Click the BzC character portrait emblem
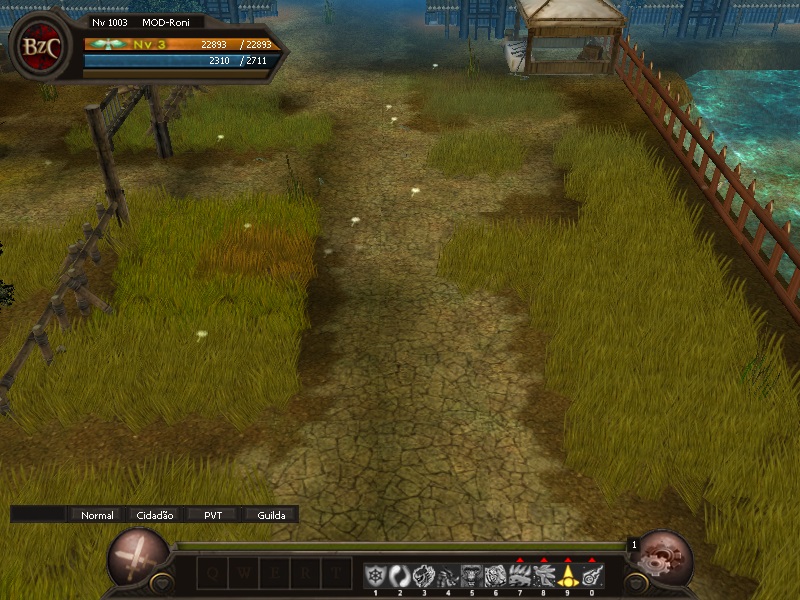800x600 pixels. pyautogui.click(x=39, y=46)
